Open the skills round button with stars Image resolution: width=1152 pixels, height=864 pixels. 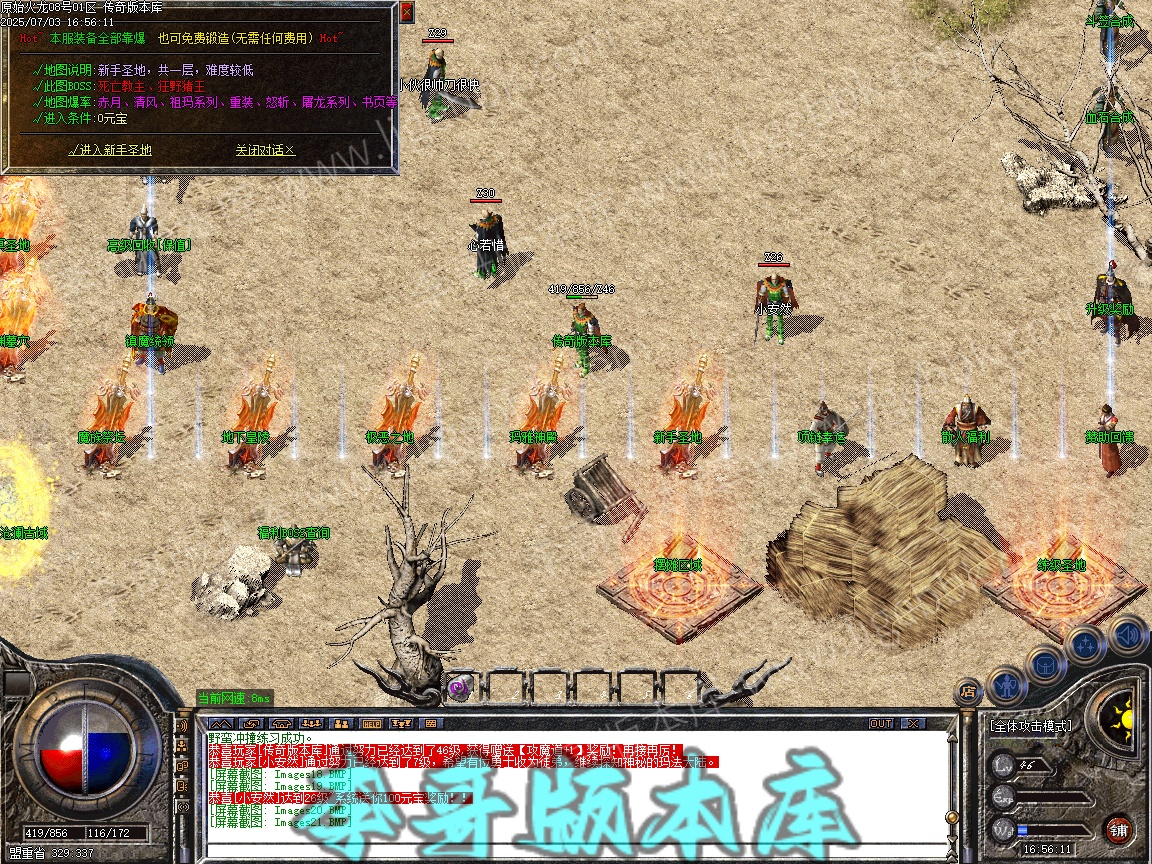tap(1087, 645)
